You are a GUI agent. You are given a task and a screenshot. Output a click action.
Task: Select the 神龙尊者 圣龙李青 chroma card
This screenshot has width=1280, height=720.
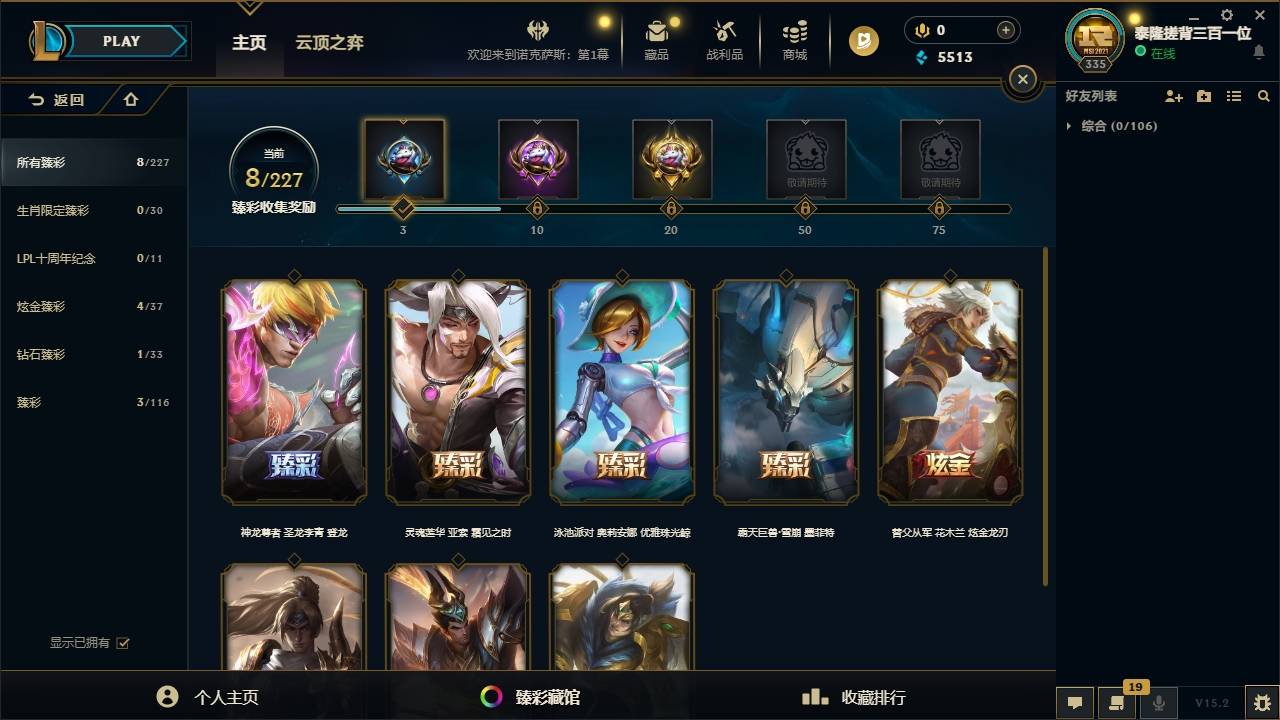pos(293,392)
